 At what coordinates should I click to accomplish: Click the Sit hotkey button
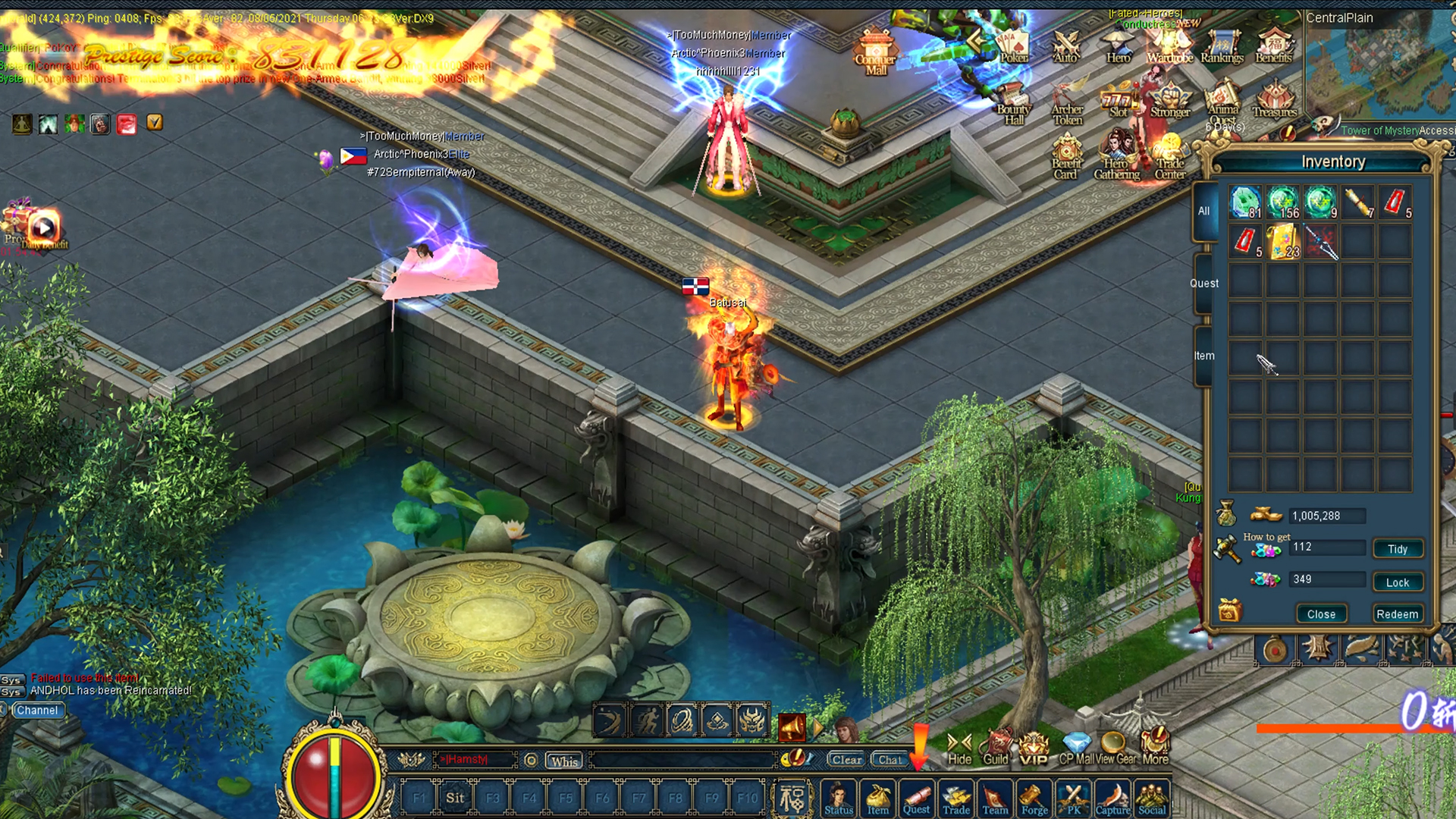tap(455, 798)
